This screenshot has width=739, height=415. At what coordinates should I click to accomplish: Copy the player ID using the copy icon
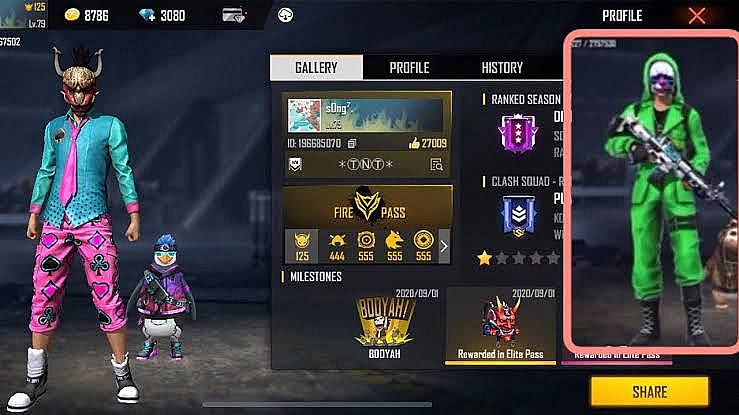click(353, 143)
